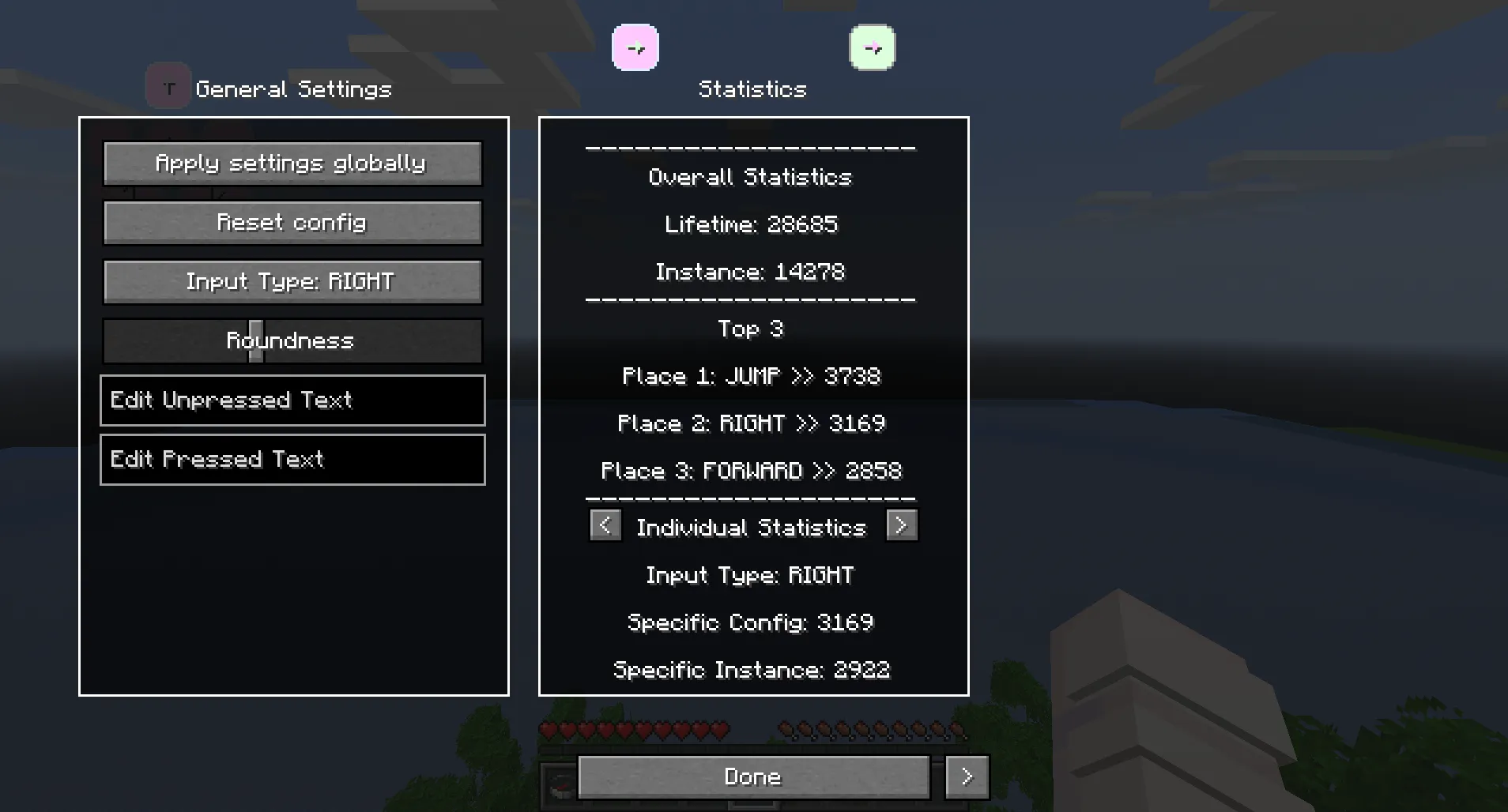Apply settings globally

292,164
